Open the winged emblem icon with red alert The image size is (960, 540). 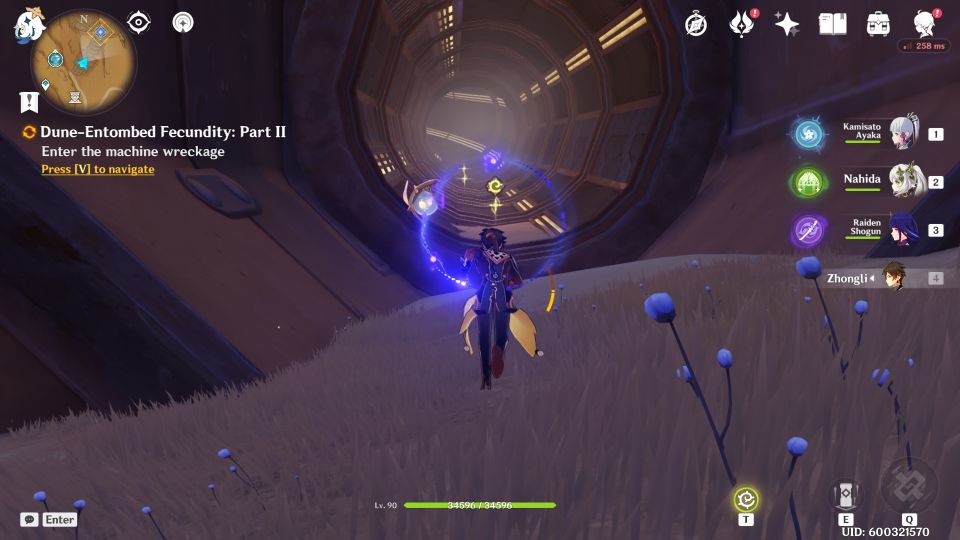[741, 24]
